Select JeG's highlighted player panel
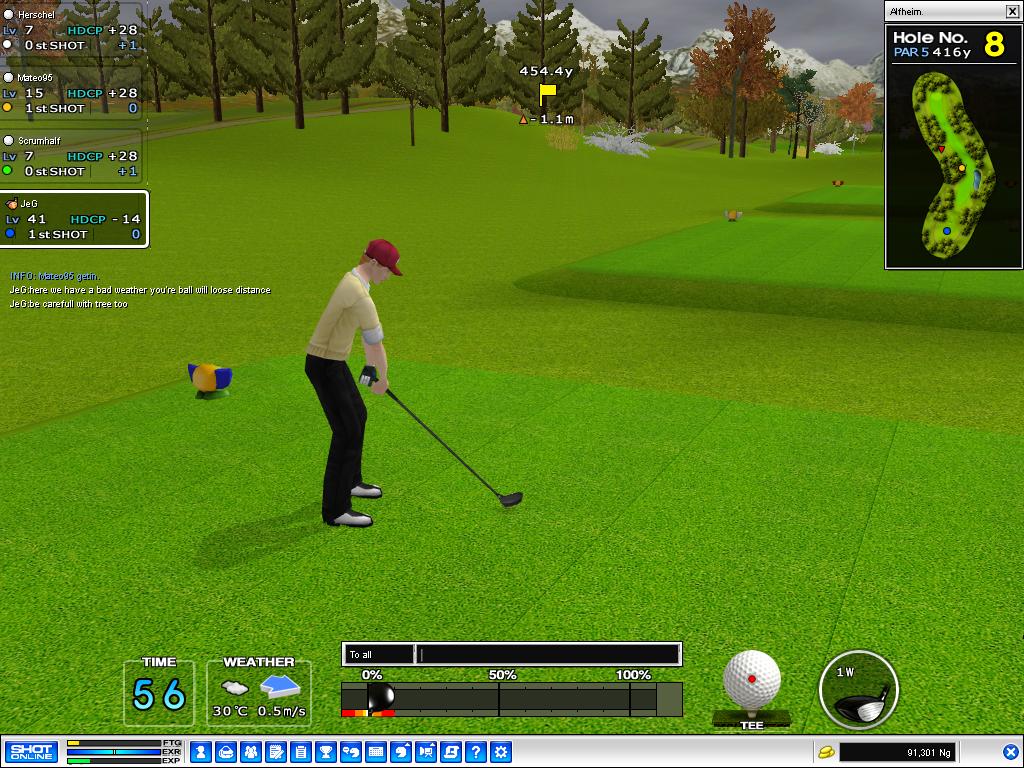 (x=74, y=219)
